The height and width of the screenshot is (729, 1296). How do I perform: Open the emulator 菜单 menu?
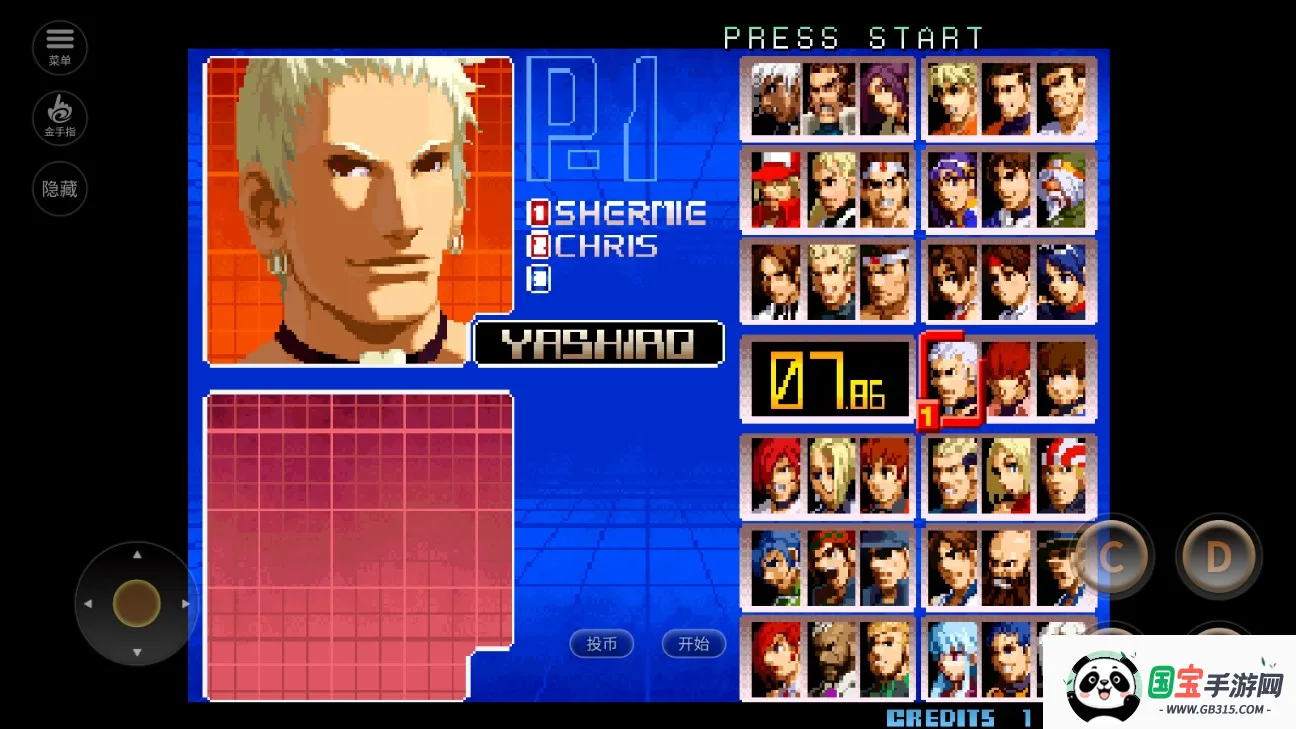(x=60, y=46)
